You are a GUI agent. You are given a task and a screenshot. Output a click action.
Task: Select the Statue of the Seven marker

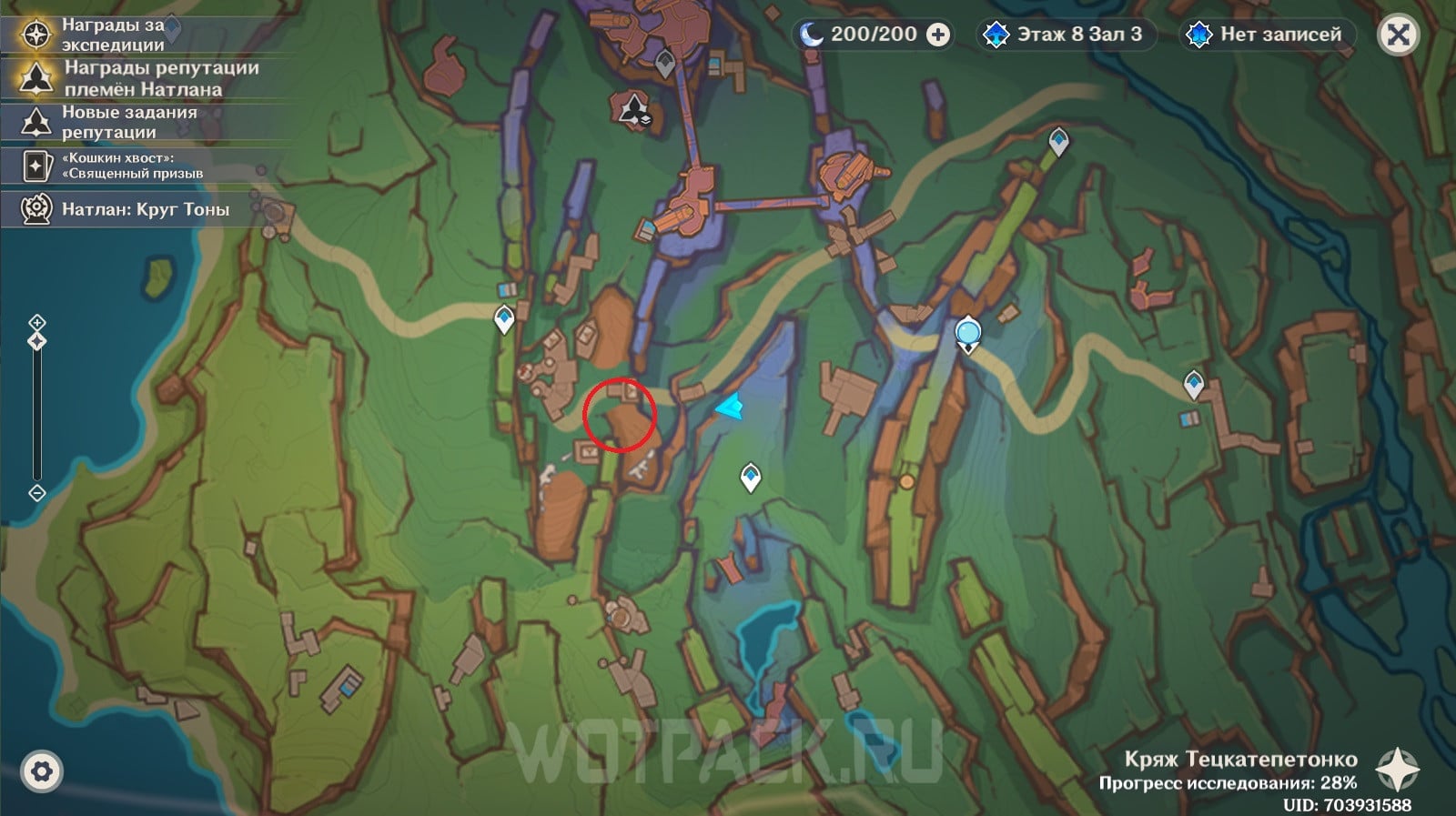634,109
